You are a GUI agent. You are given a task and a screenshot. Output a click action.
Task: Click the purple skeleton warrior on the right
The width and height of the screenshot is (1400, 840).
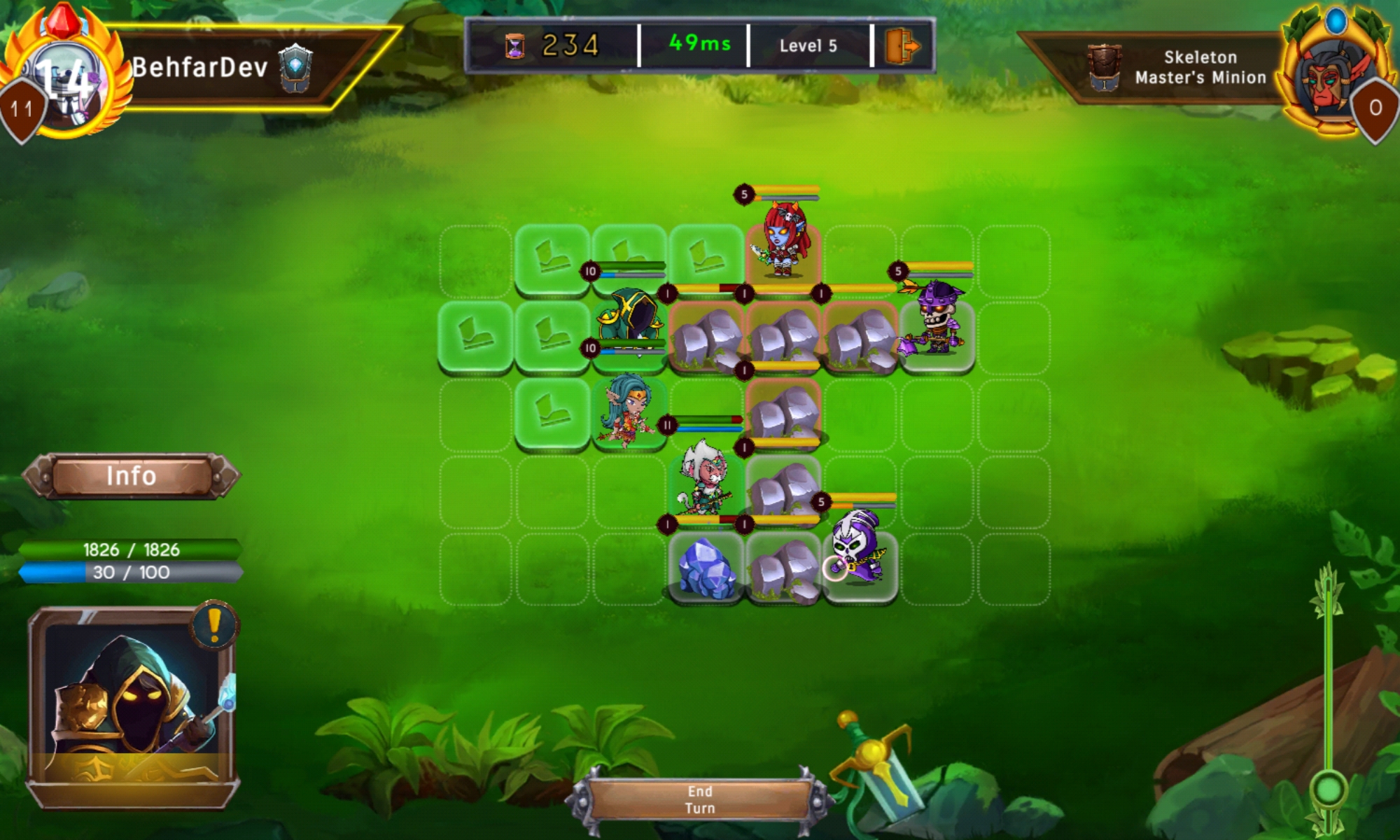click(x=938, y=318)
